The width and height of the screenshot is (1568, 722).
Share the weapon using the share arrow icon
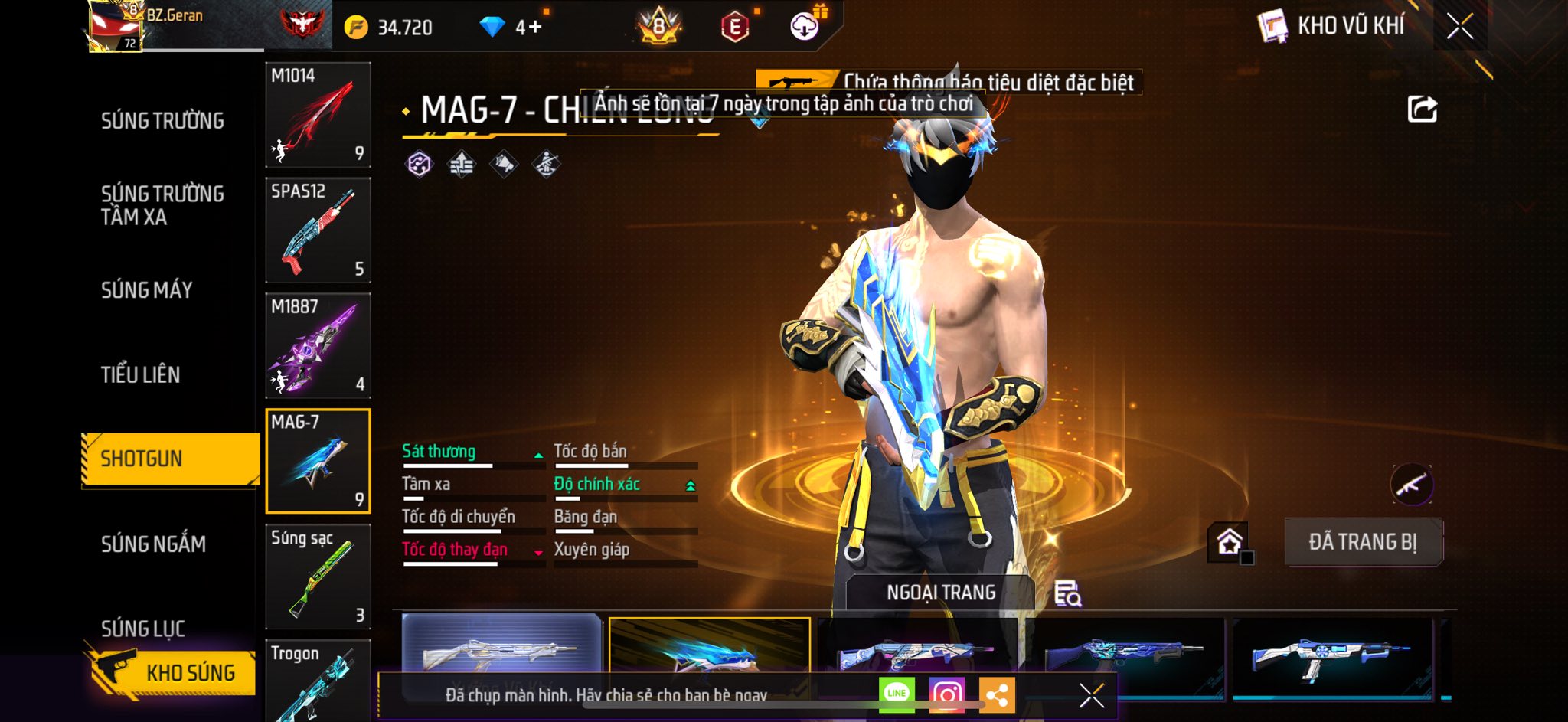[1422, 109]
